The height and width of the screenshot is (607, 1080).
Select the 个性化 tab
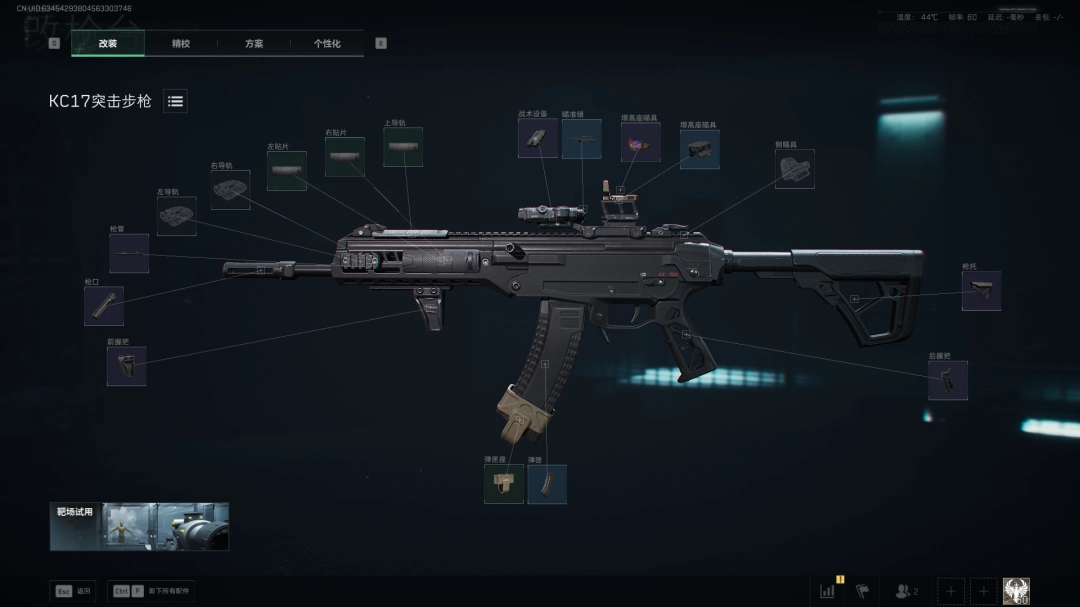click(x=327, y=43)
